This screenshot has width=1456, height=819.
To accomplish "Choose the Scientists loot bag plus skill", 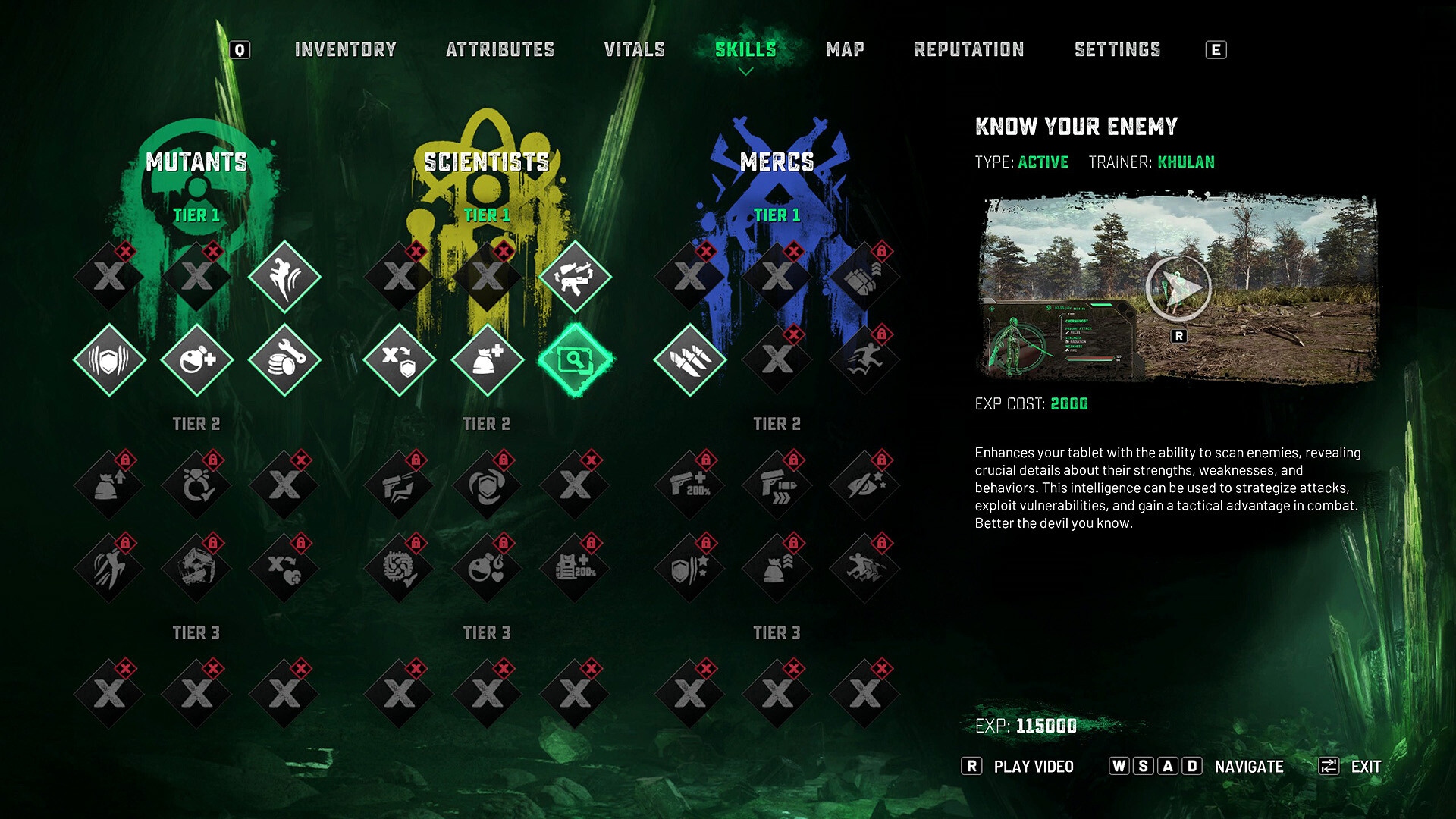I will (488, 359).
